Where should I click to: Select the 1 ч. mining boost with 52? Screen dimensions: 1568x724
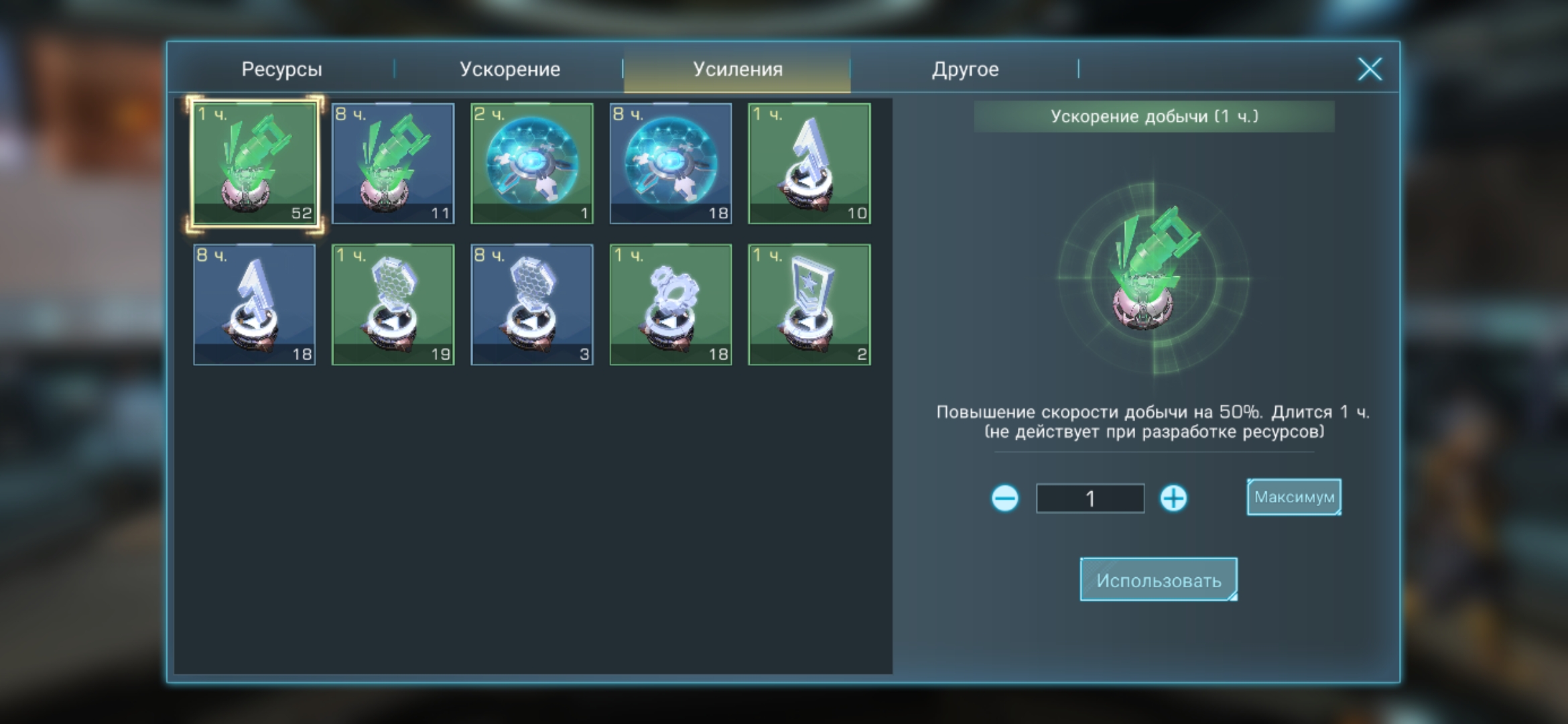[255, 164]
